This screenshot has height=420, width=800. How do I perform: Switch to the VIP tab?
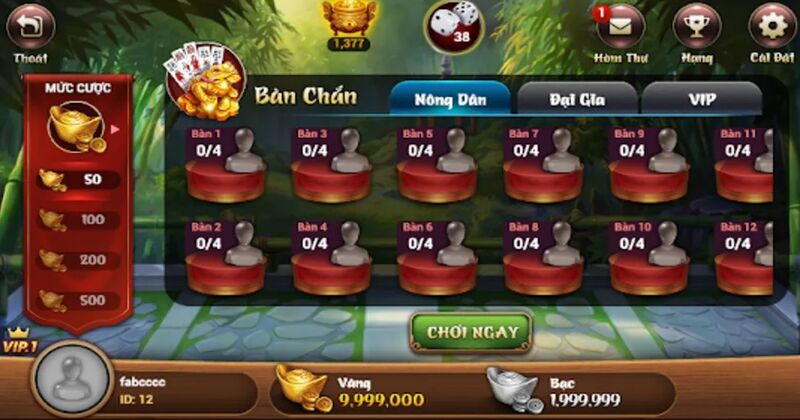701,98
